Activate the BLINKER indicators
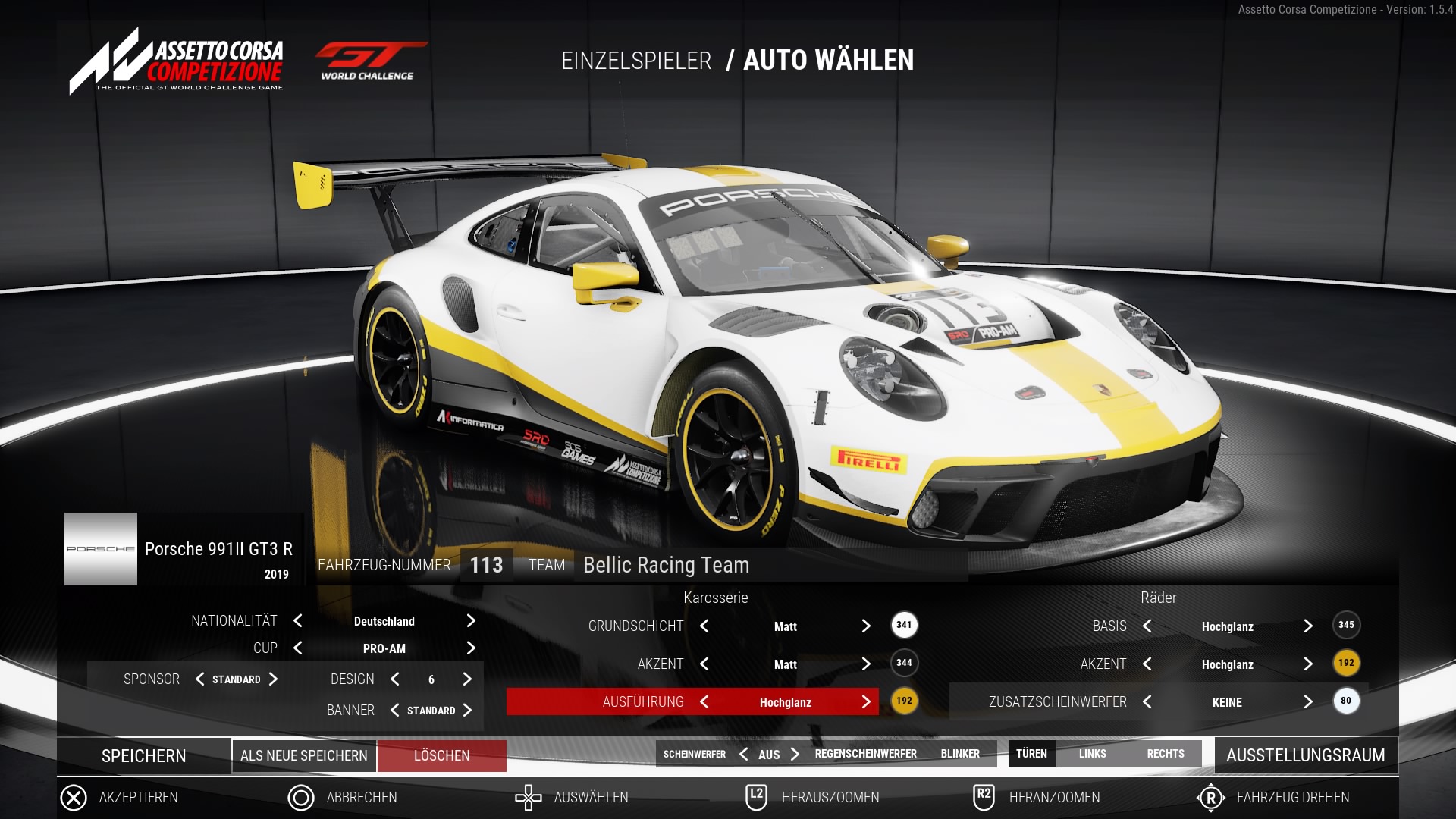Viewport: 1456px width, 819px height. 960,754
